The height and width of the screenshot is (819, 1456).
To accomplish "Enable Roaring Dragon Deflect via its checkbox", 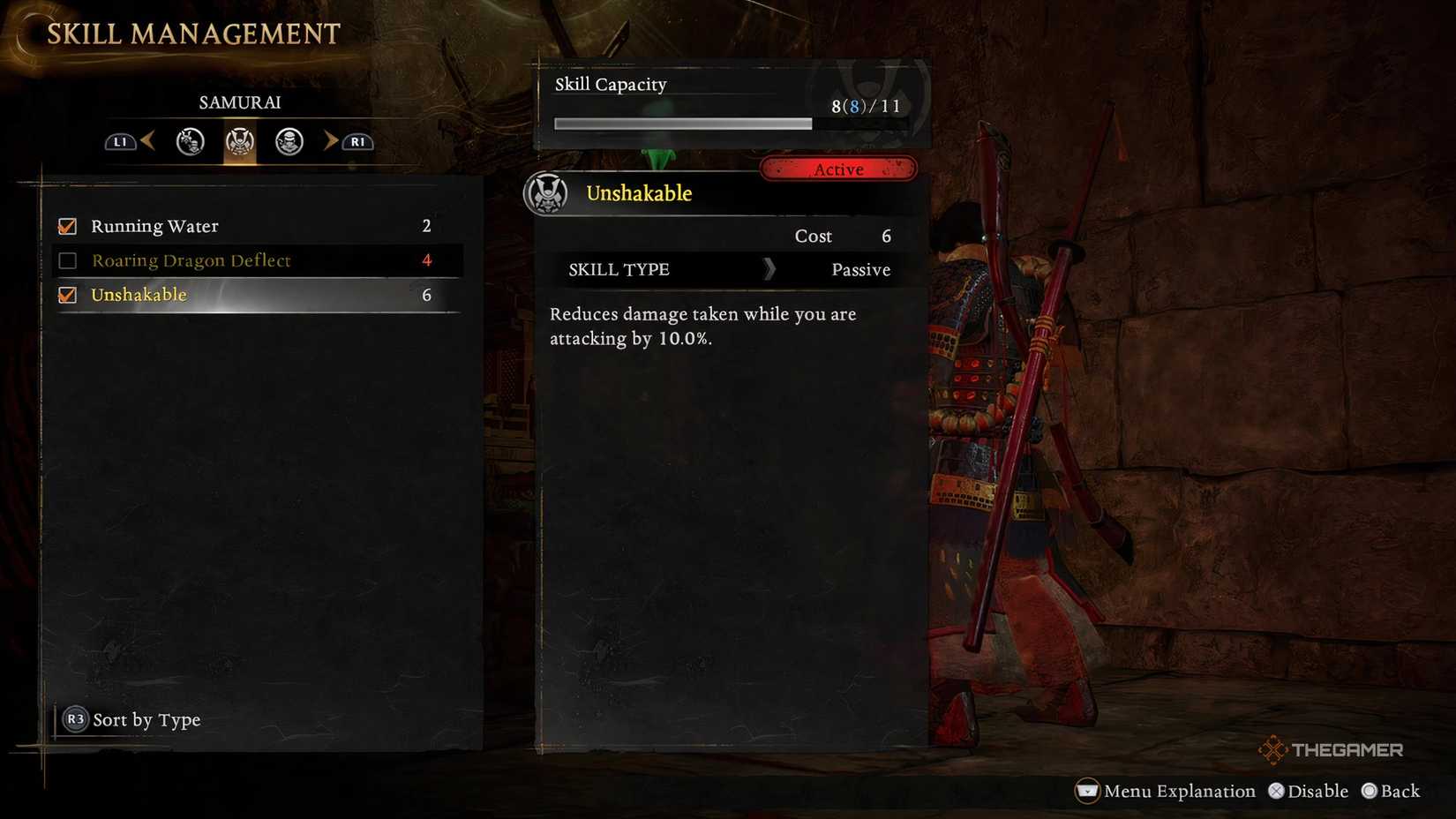I will pyautogui.click(x=67, y=260).
